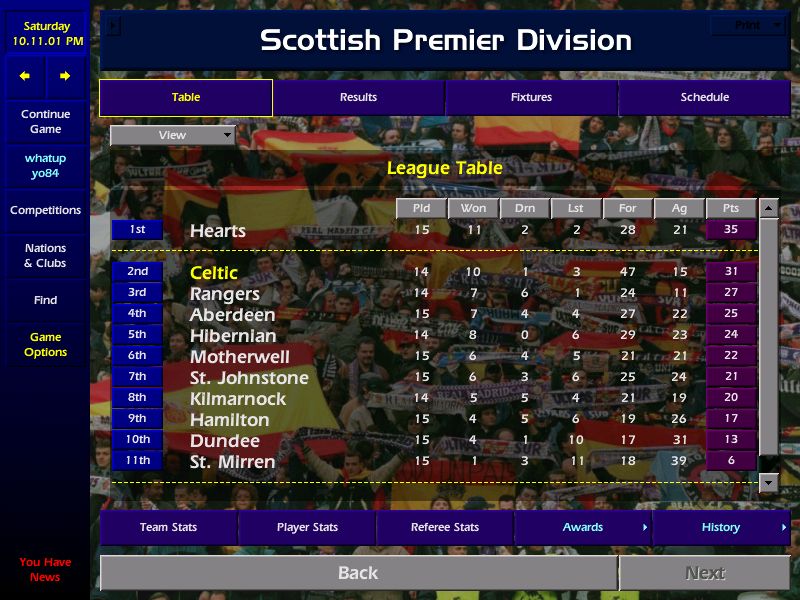Switch to the Results tab
Viewport: 800px width, 600px height.
click(x=358, y=97)
